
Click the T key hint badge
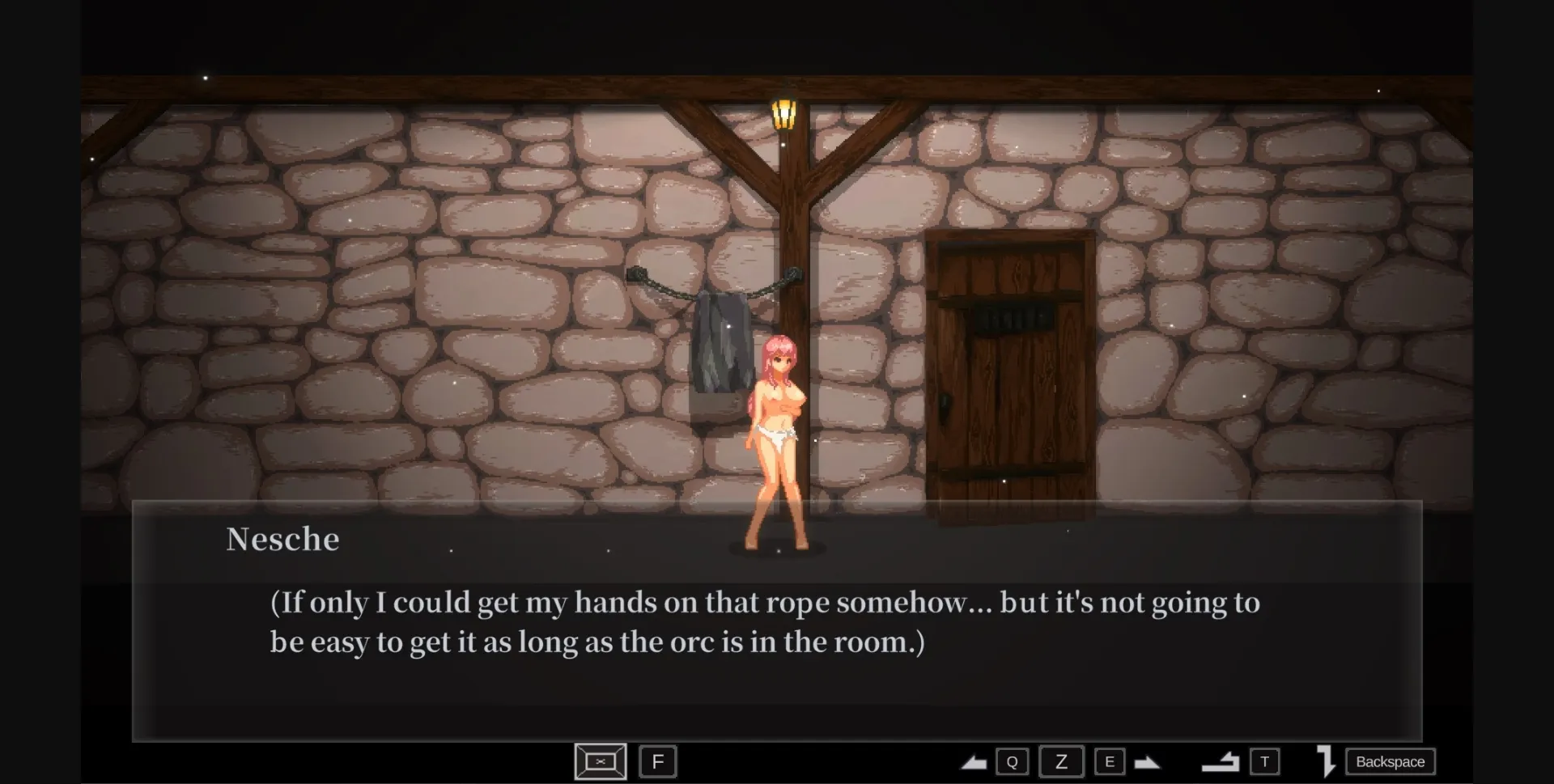click(x=1264, y=761)
